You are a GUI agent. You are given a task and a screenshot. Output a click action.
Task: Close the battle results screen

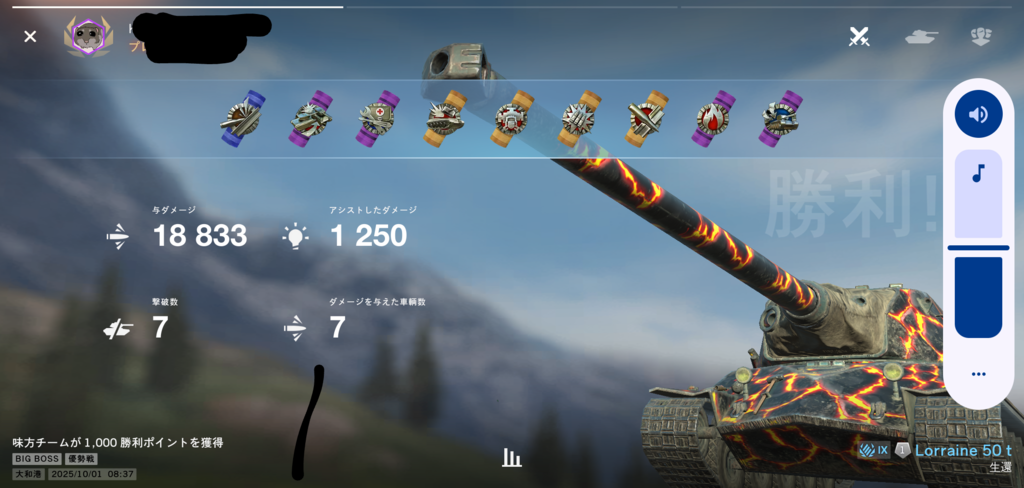[x=30, y=36]
